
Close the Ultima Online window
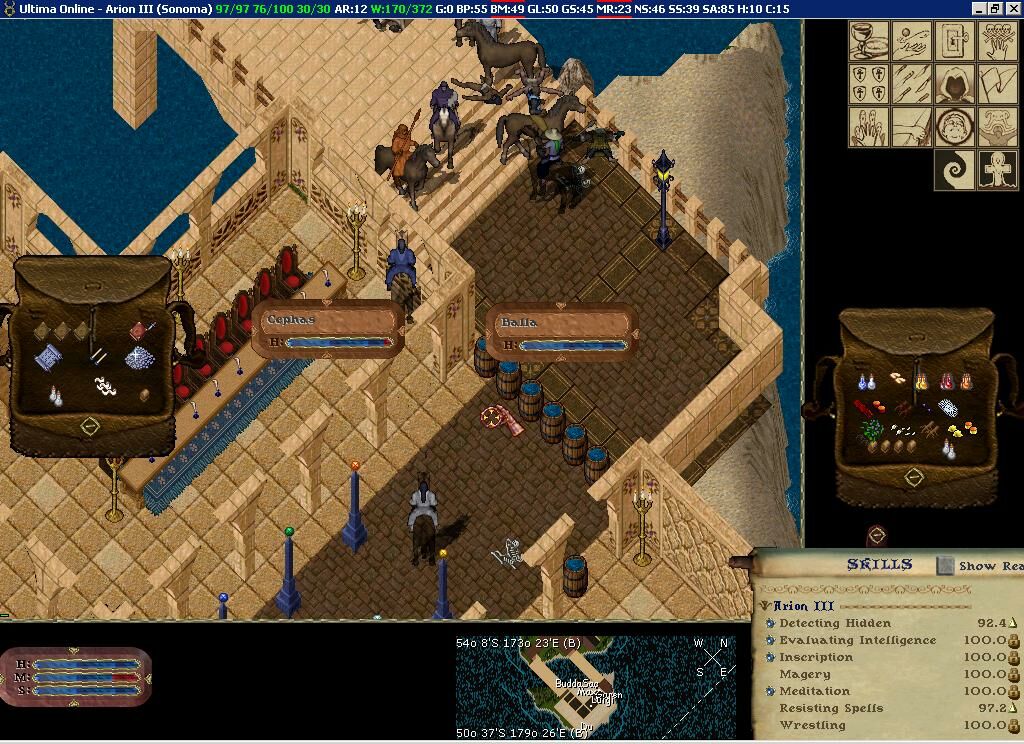pyautogui.click(x=1012, y=9)
